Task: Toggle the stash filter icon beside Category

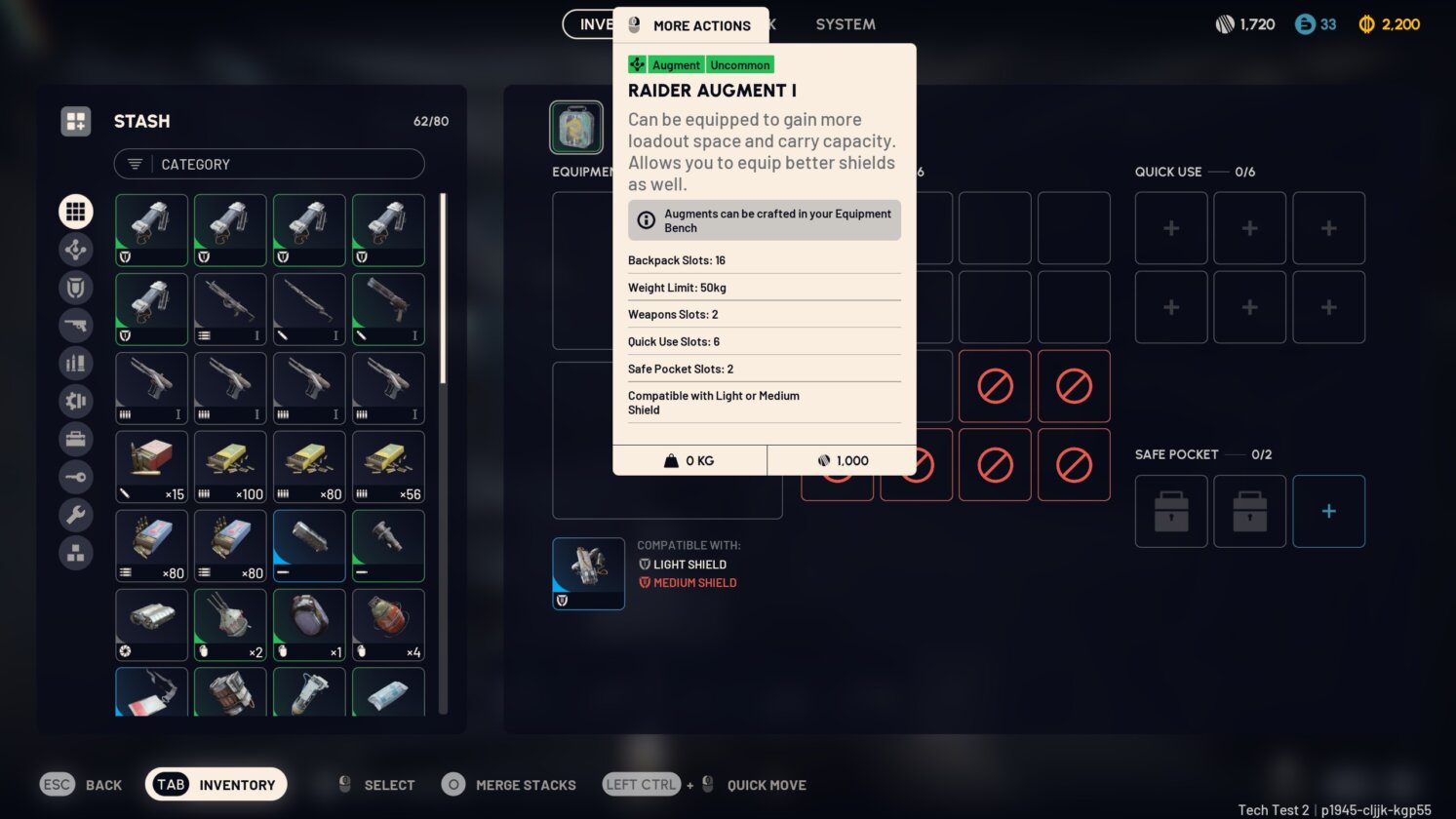Action: (x=135, y=164)
